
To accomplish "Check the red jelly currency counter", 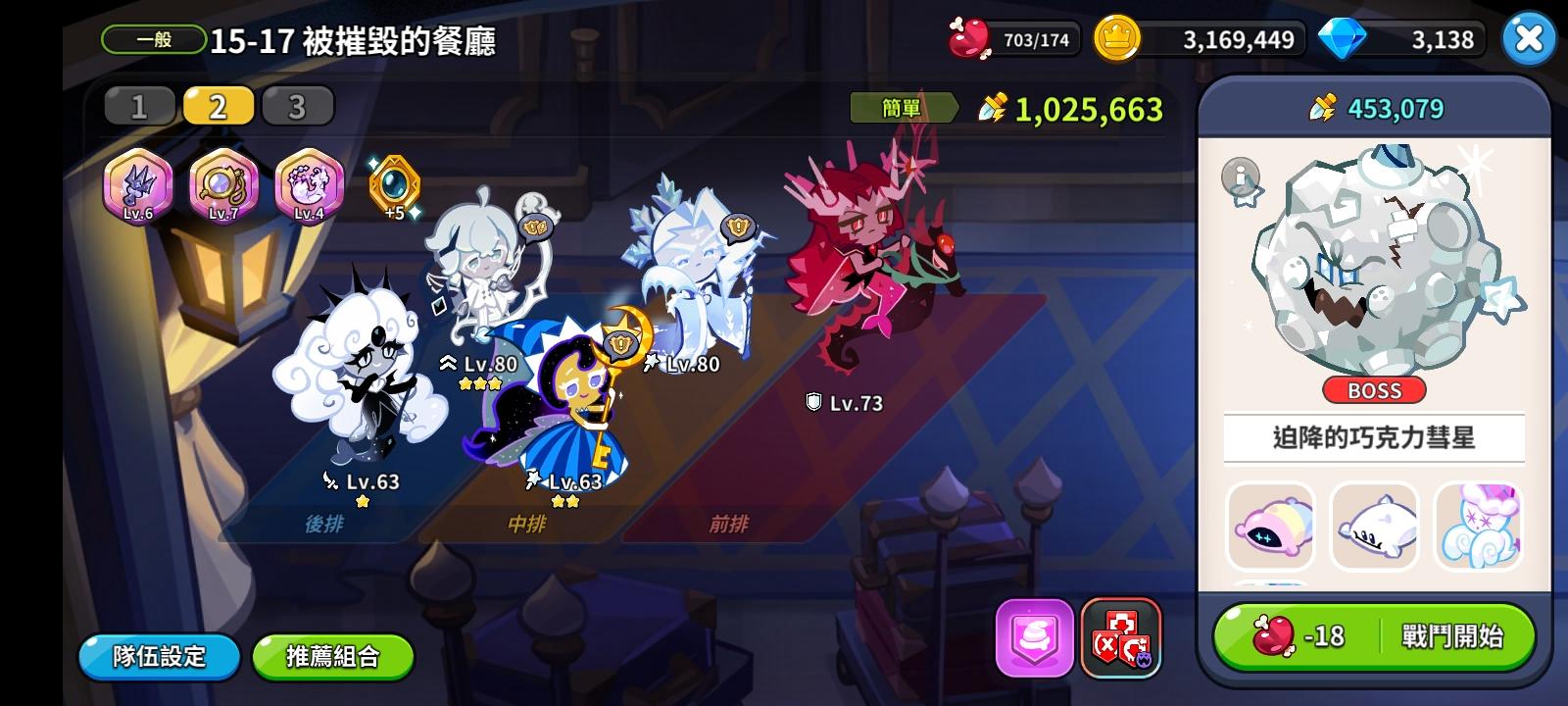I will [x=1012, y=38].
